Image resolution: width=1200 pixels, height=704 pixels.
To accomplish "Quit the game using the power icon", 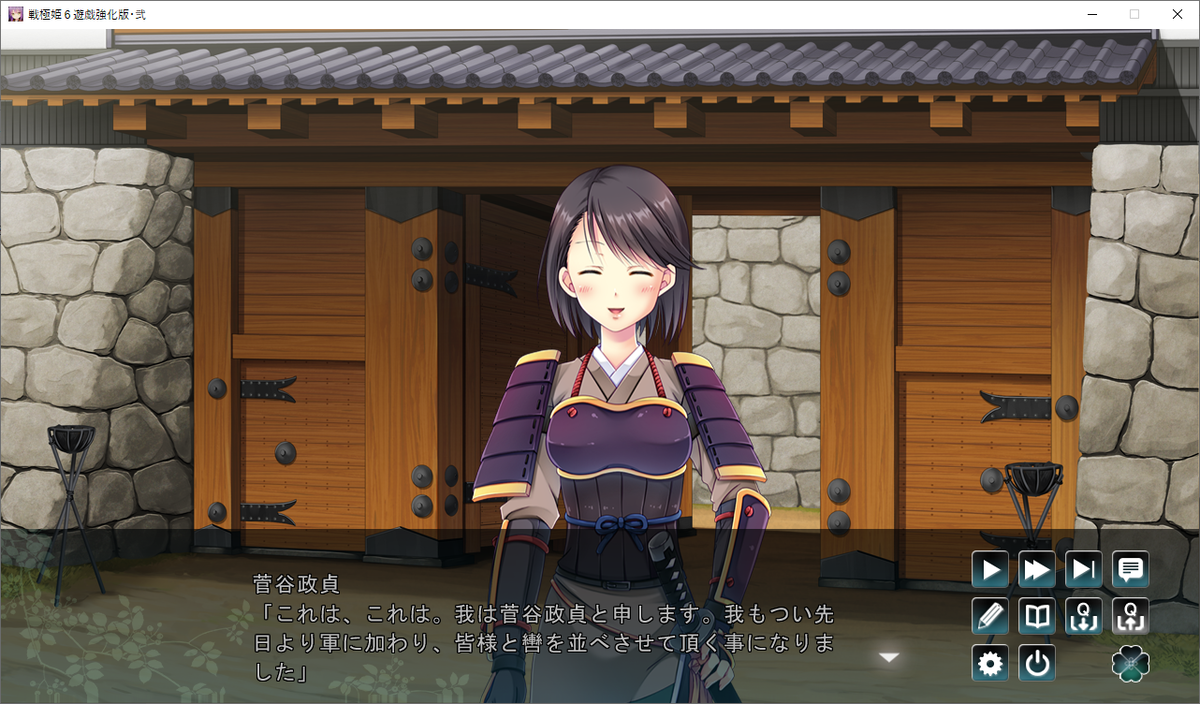I will 1037,663.
